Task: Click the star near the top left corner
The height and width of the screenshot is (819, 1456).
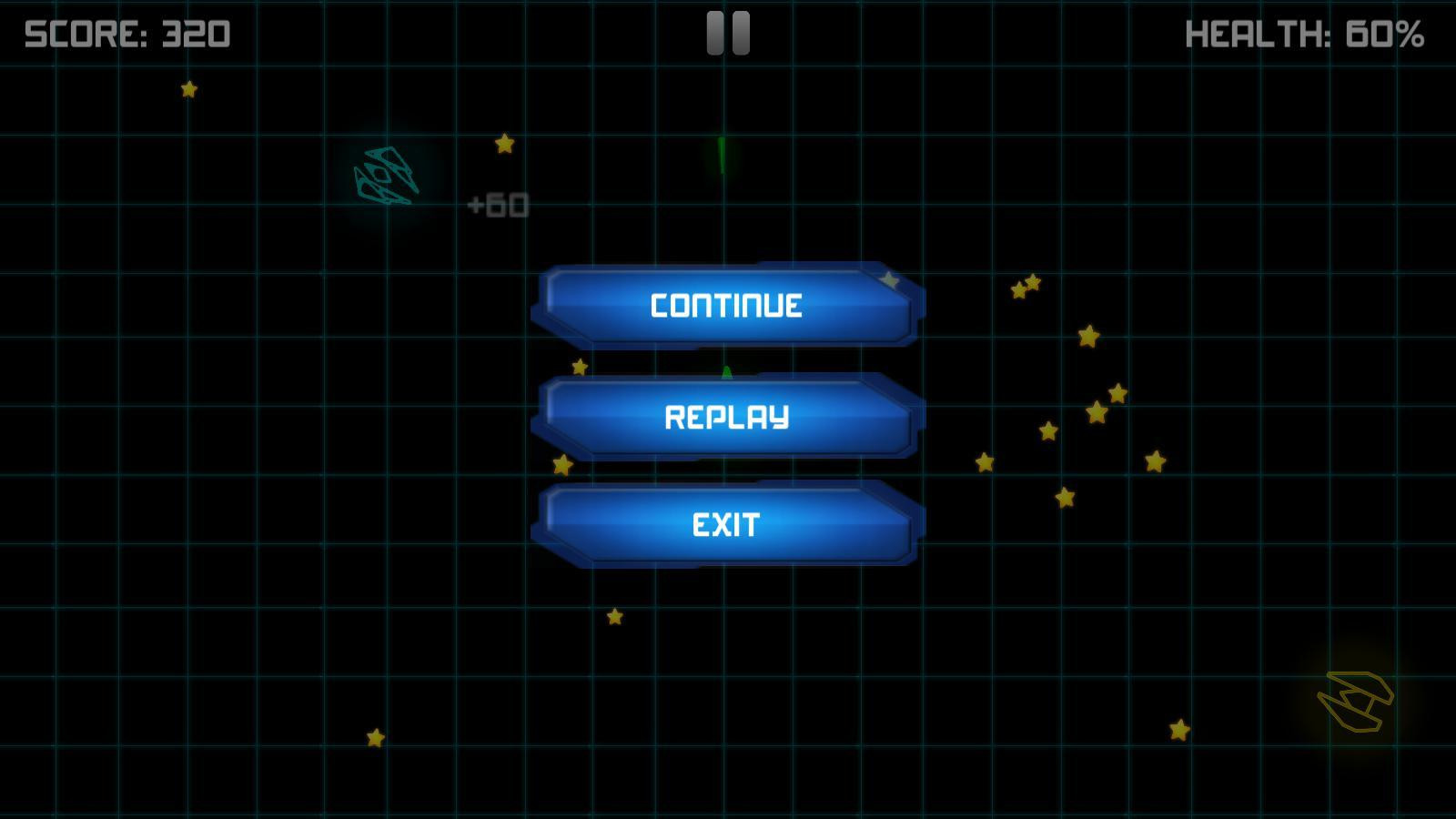Action: point(188,89)
